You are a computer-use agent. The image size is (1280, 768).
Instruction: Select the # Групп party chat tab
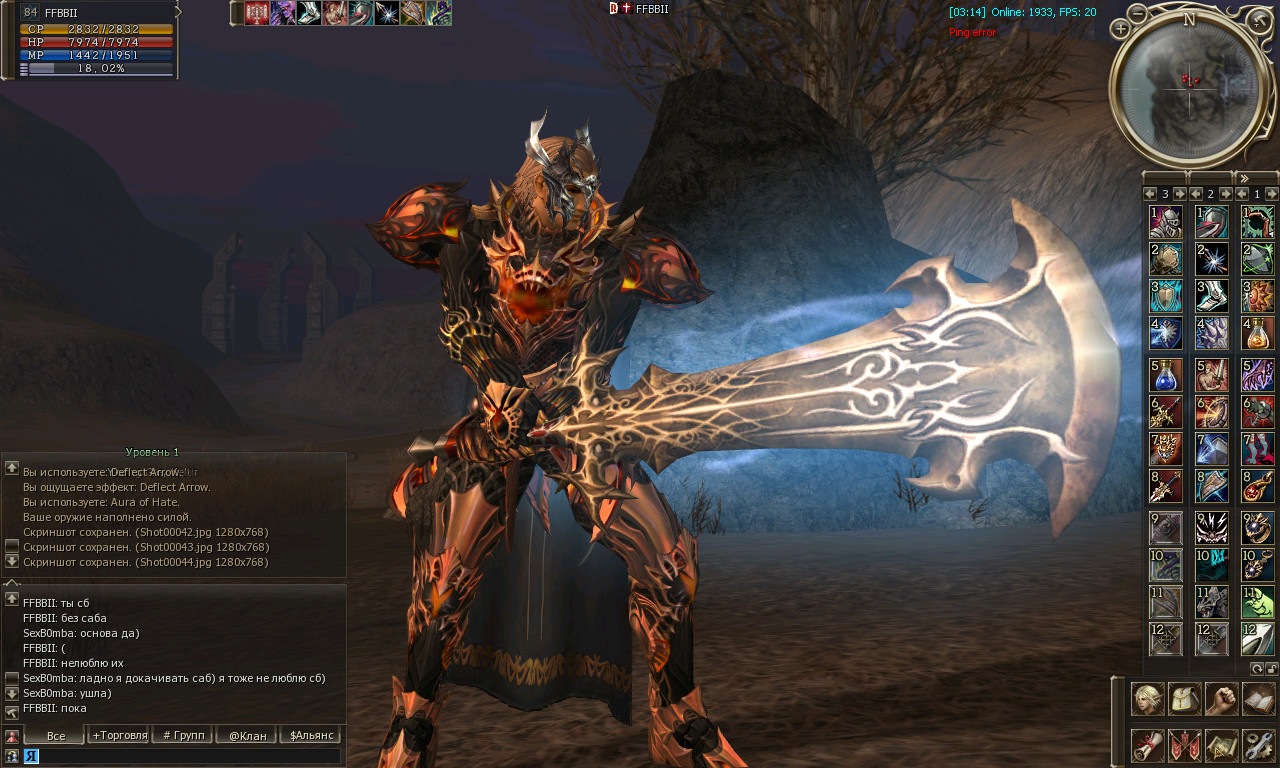[184, 735]
